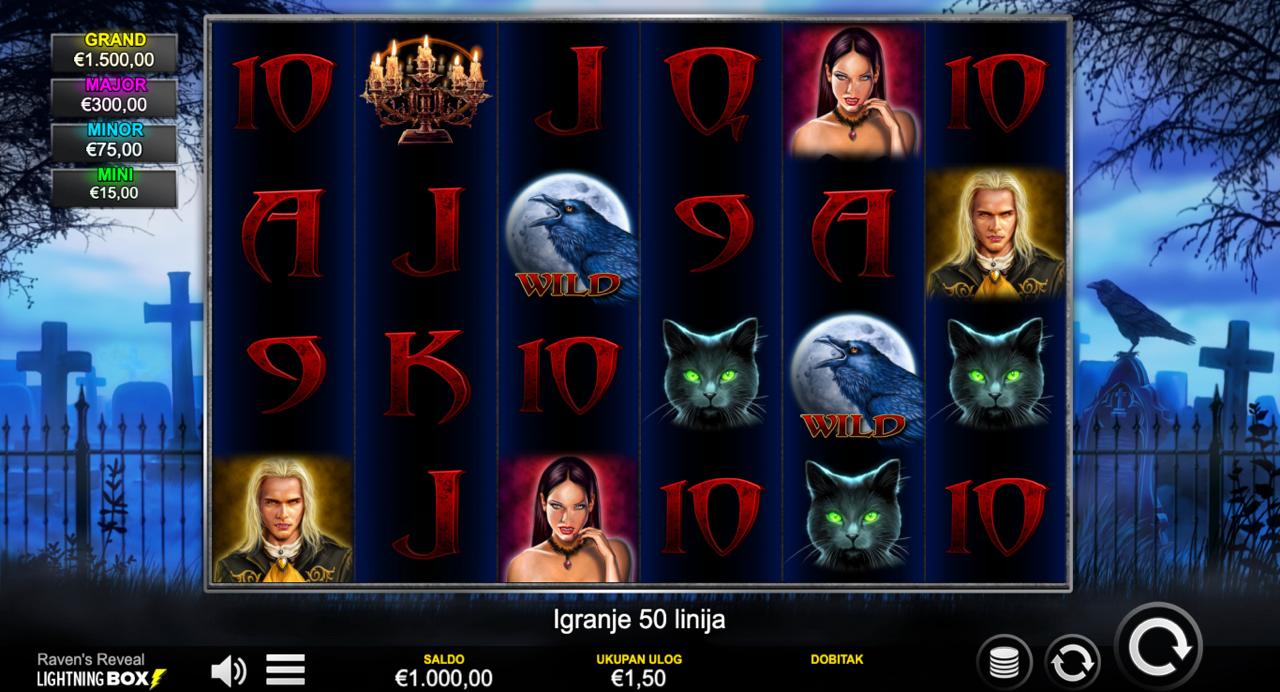
Task: Open the bet amount coin stack
Action: [1004, 662]
